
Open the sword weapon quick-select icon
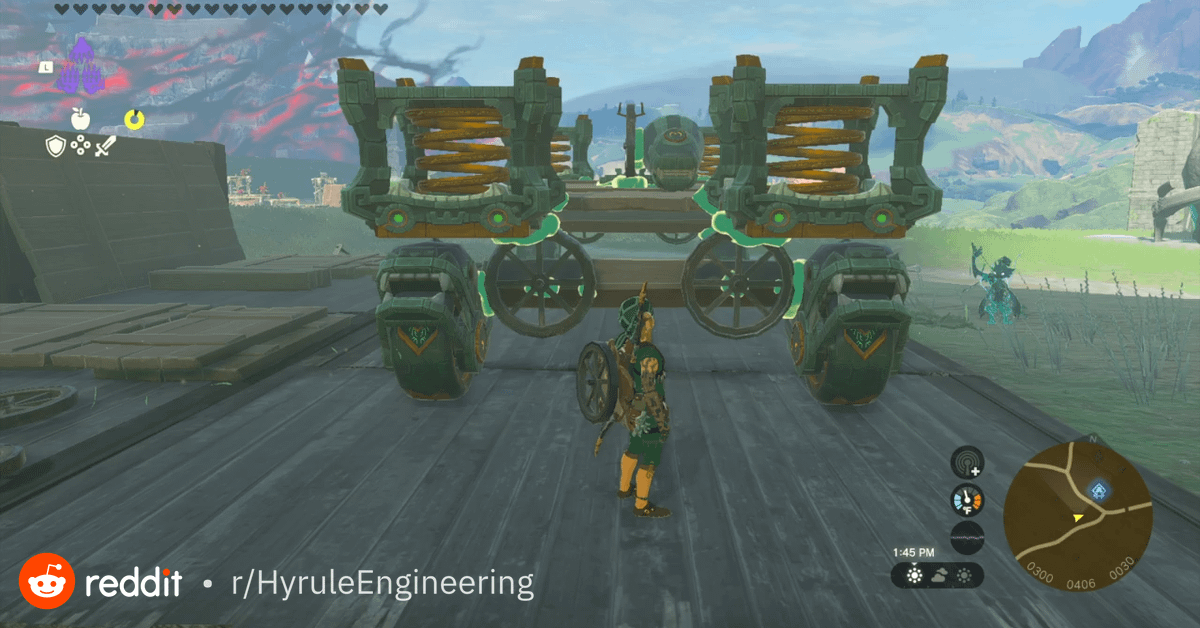pos(105,147)
